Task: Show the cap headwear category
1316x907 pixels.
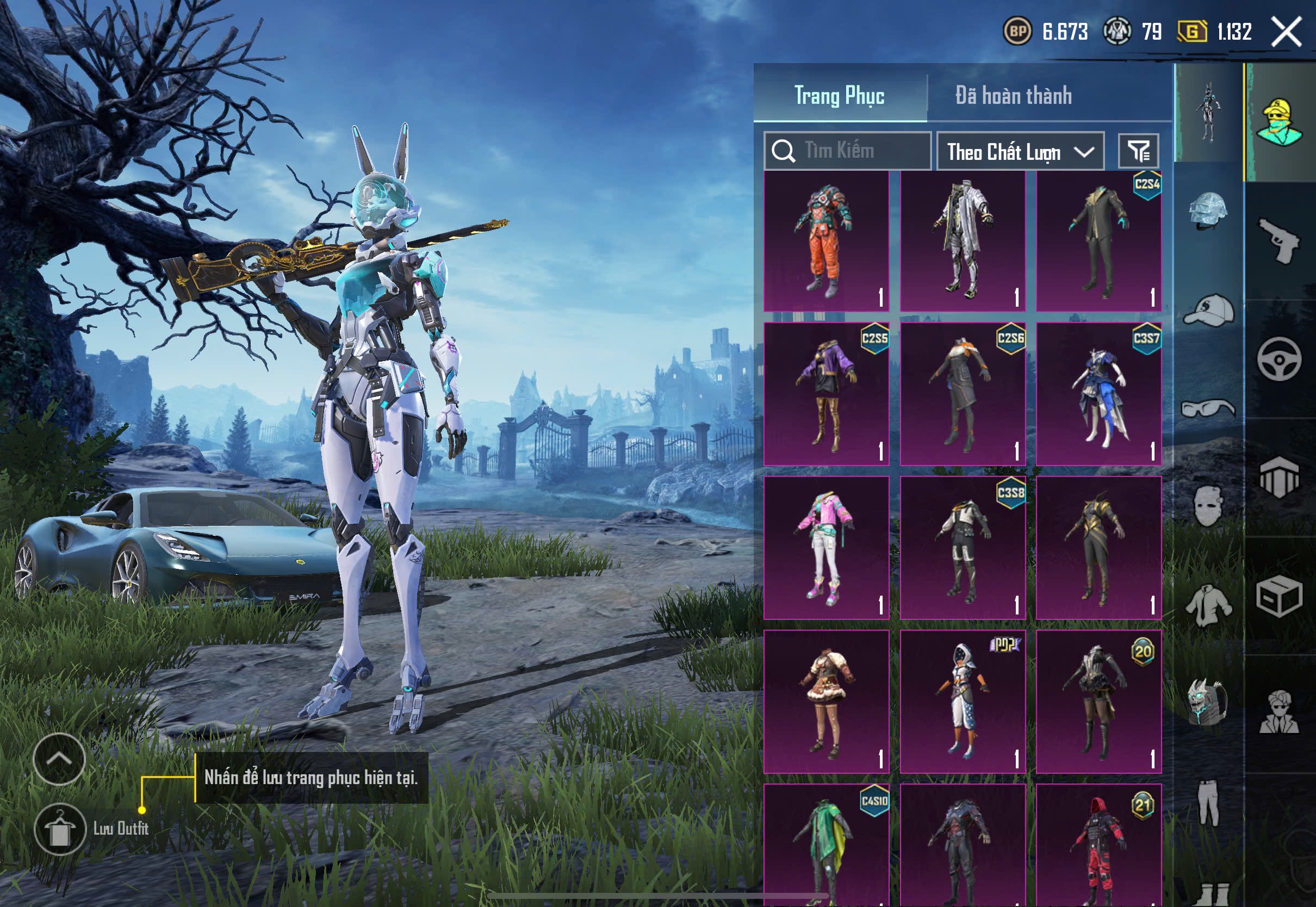Action: [x=1209, y=311]
